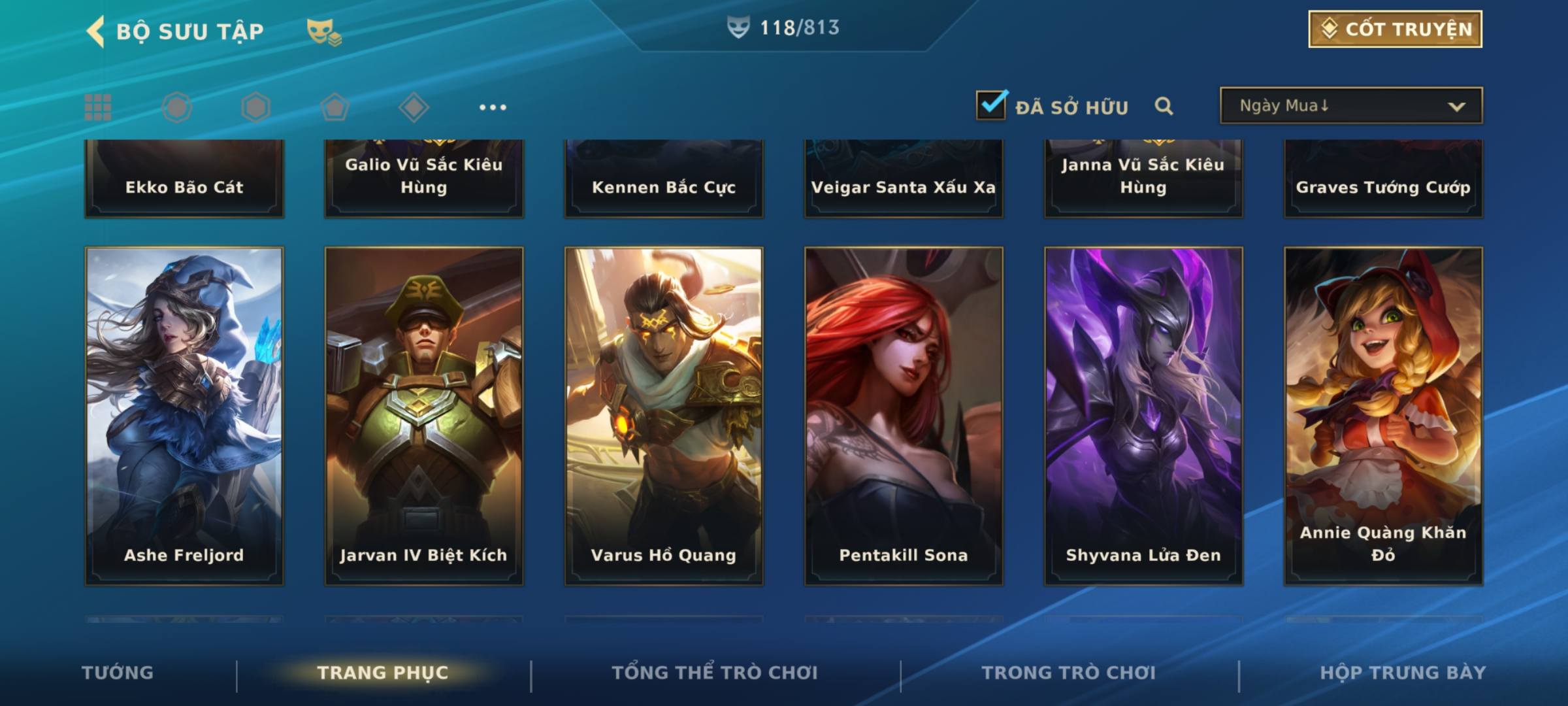
Task: Open the skin search magnifier
Action: [1164, 106]
